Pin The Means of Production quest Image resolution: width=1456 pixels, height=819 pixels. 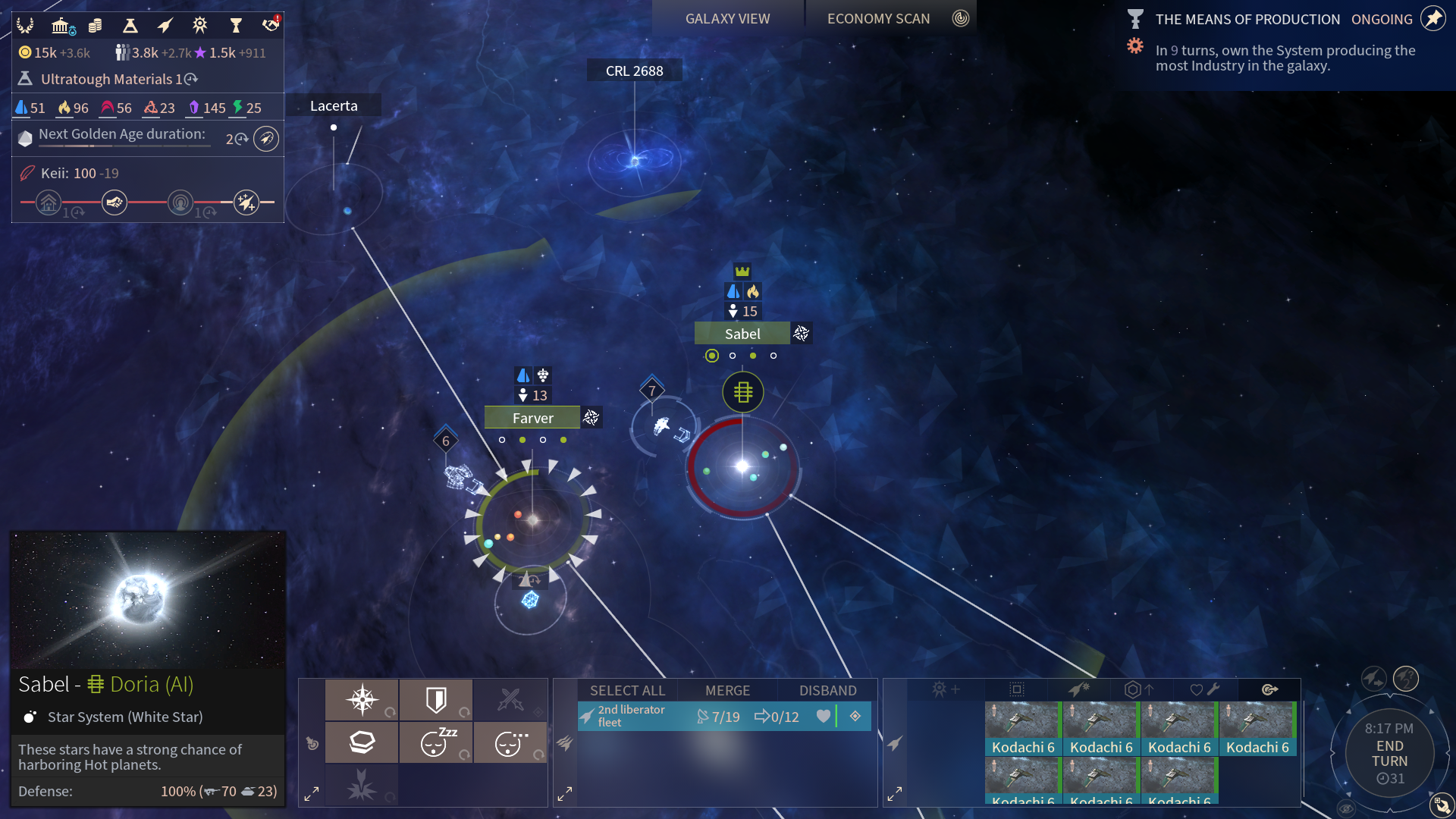(1432, 19)
